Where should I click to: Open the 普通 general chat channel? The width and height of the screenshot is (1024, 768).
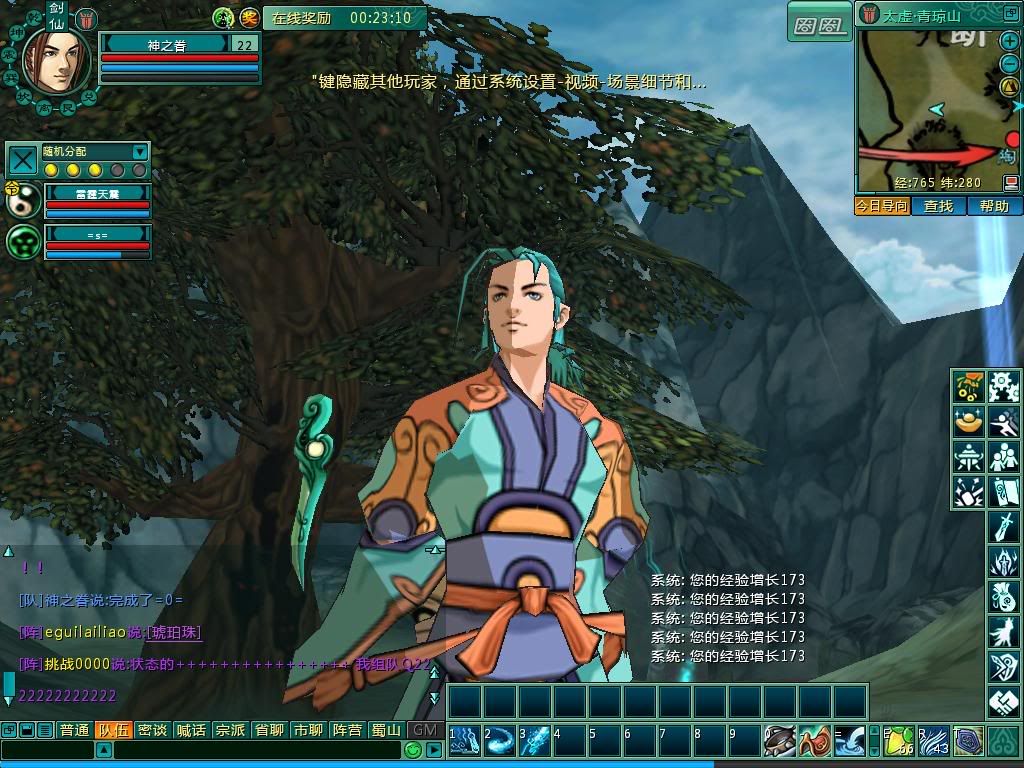[74, 730]
